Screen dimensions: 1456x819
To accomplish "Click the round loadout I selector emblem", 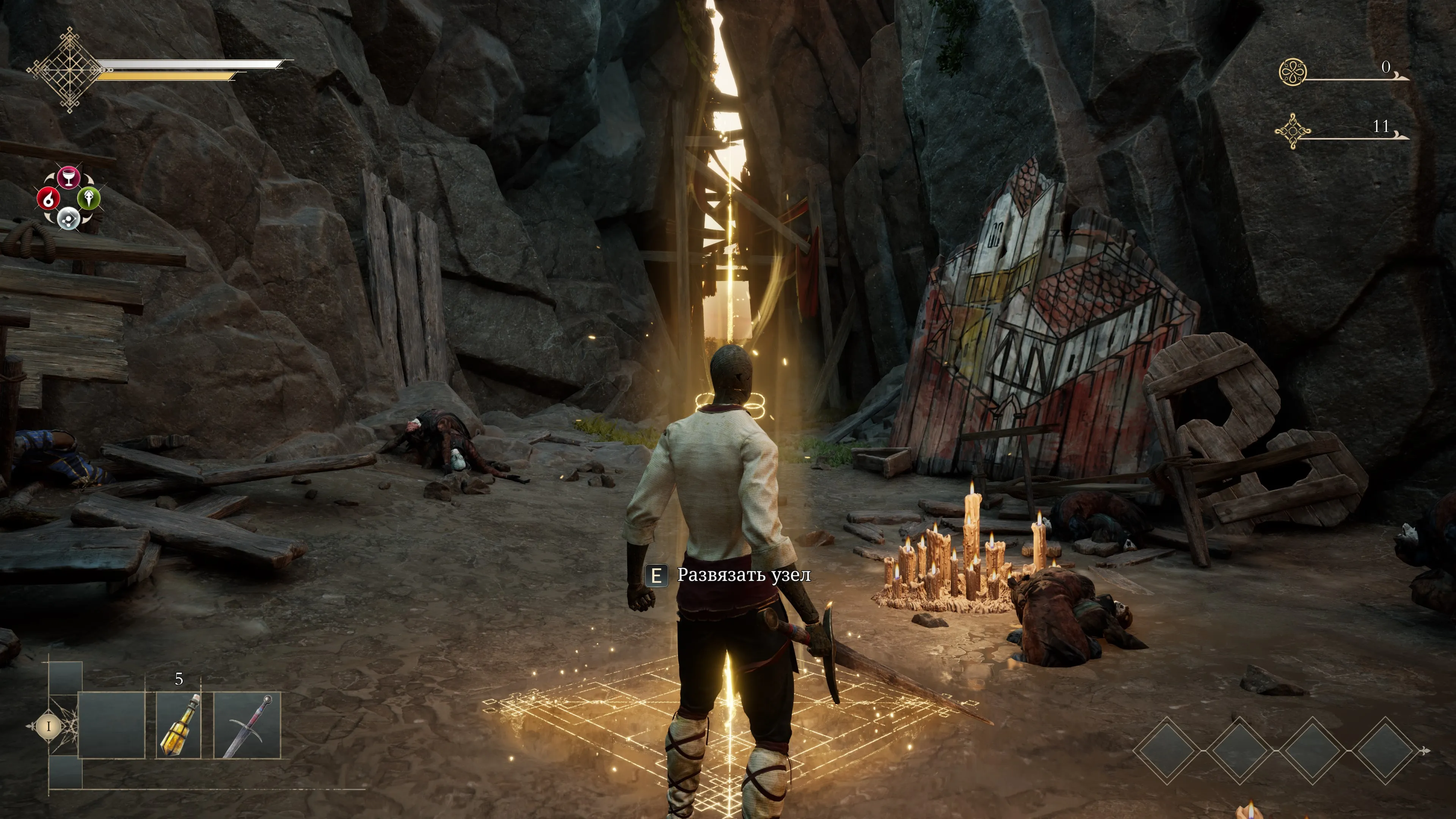I will click(x=49, y=726).
